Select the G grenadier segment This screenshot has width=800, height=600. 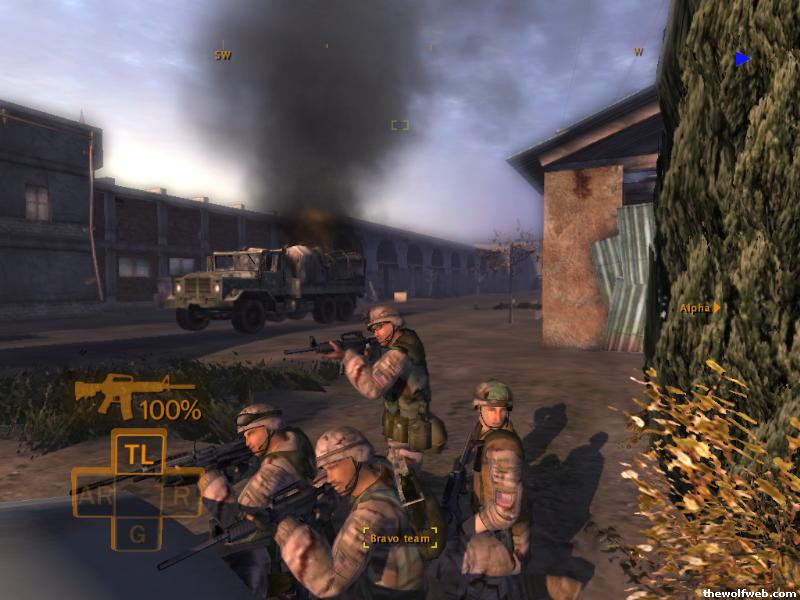(x=137, y=534)
